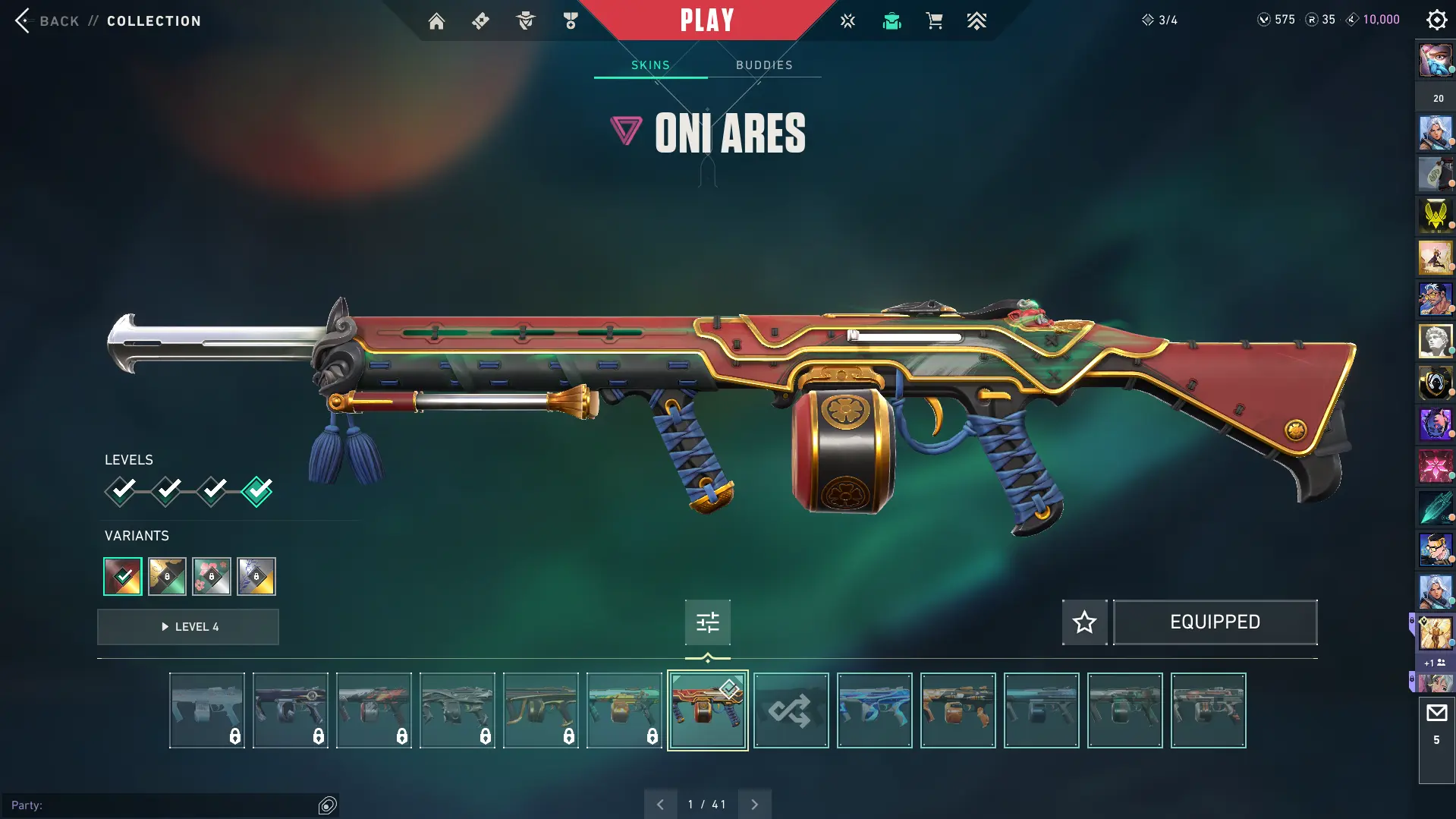Screen dimensions: 1456x819
Task: Open the skin filter sliders button
Action: (x=707, y=622)
